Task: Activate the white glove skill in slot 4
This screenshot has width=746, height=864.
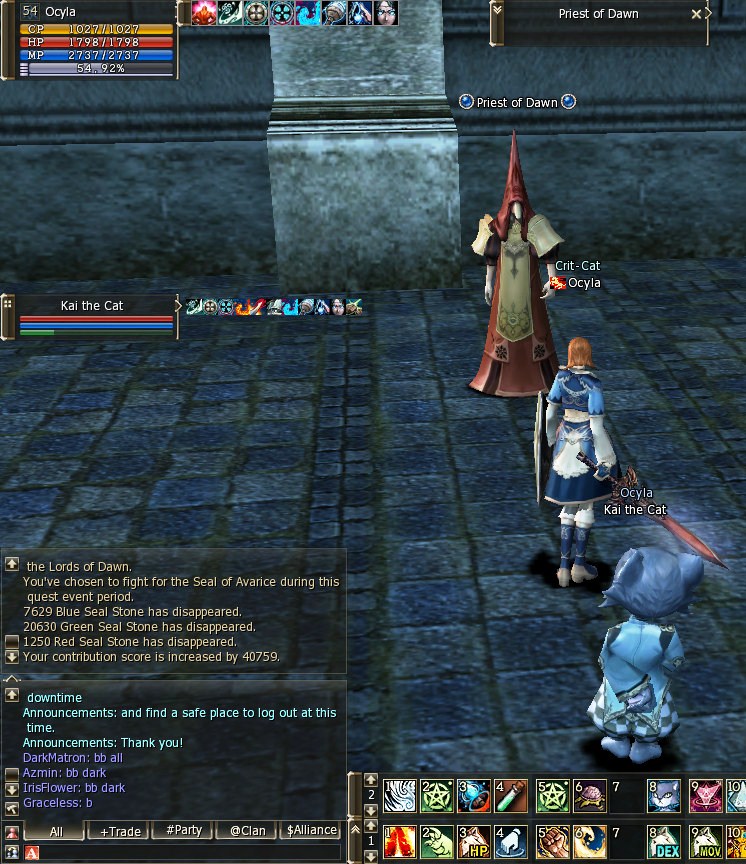Action: 511,841
